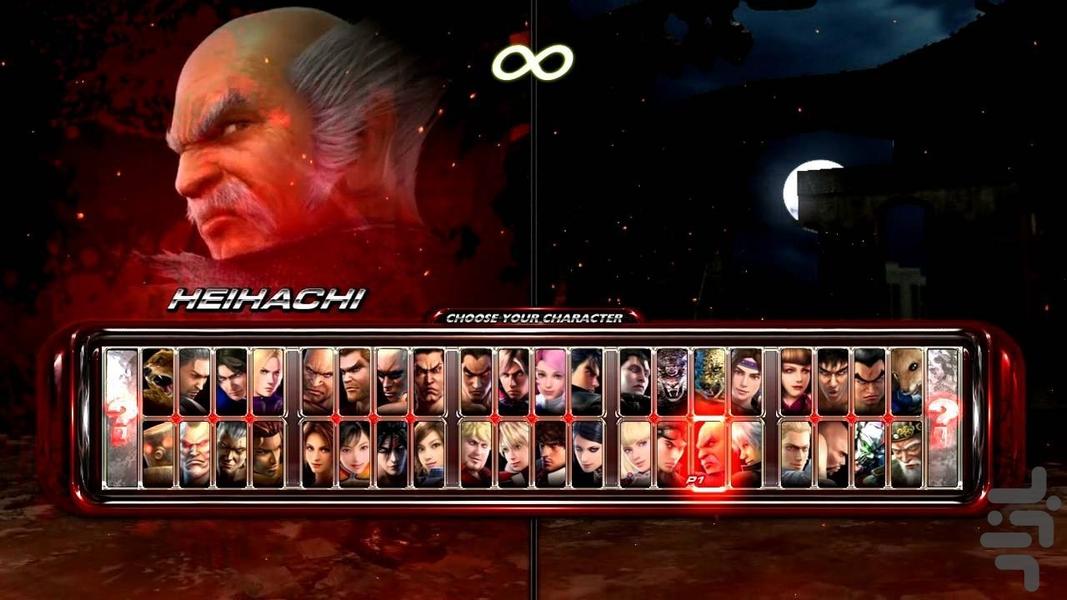This screenshot has width=1067, height=600.
Task: Choose King with the golden jaguar mask
Action: click(x=709, y=381)
